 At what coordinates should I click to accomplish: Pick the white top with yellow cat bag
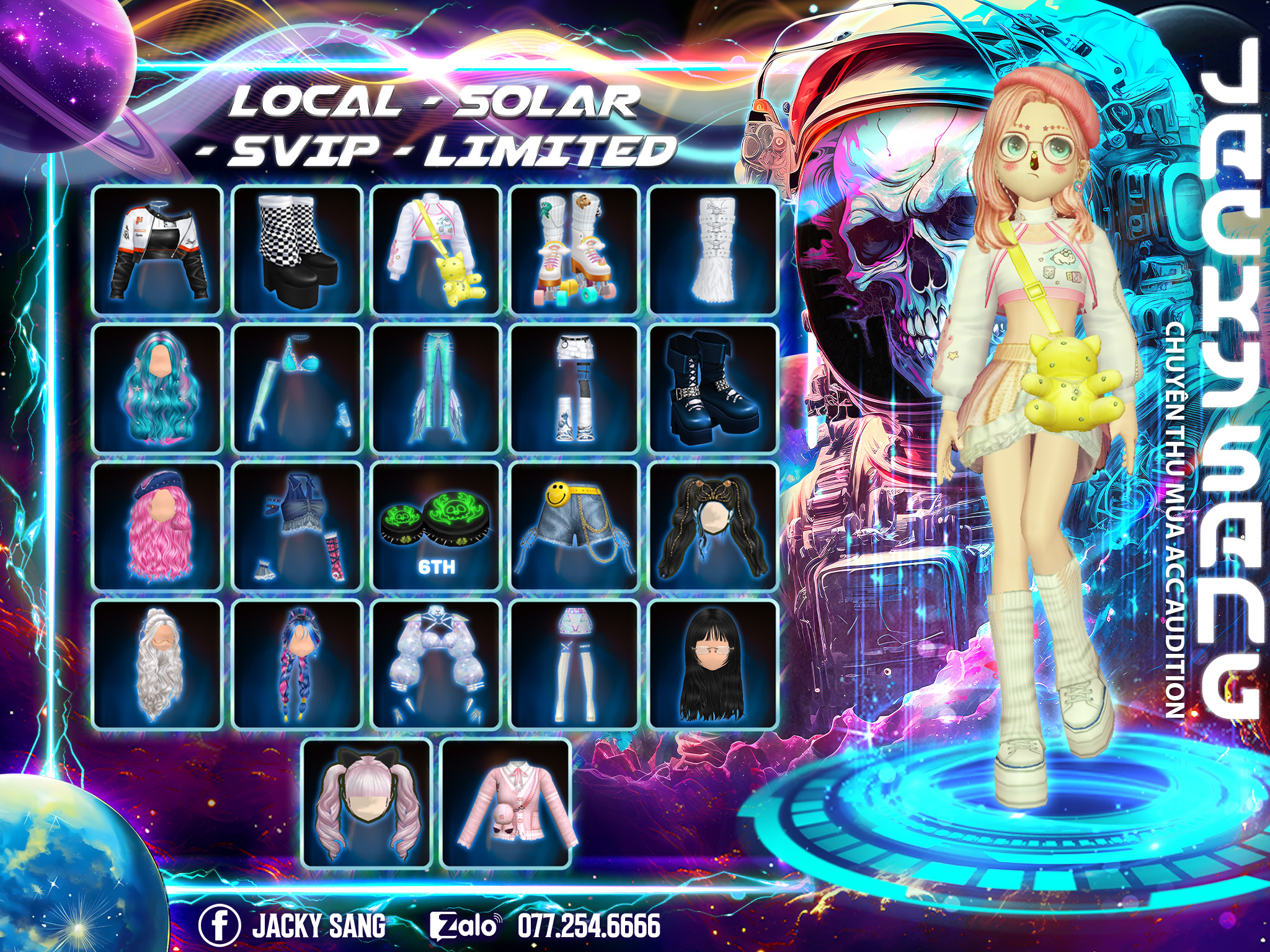pyautogui.click(x=436, y=250)
